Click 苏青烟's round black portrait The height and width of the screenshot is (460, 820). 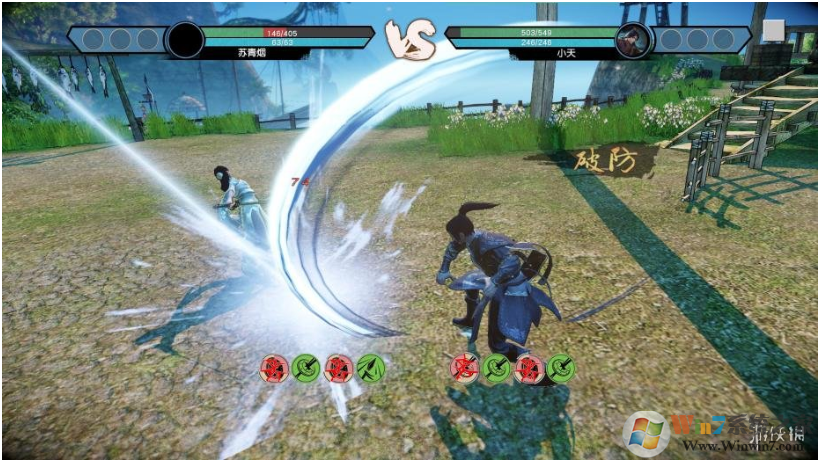pos(185,40)
